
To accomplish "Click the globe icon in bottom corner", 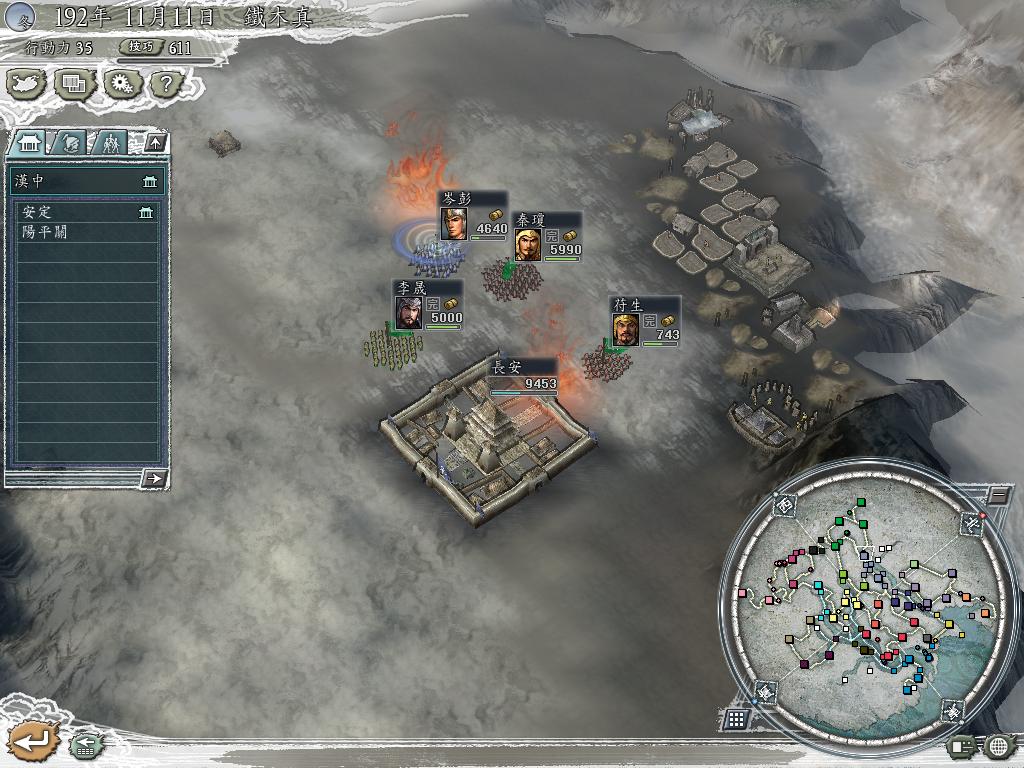I will 999,746.
